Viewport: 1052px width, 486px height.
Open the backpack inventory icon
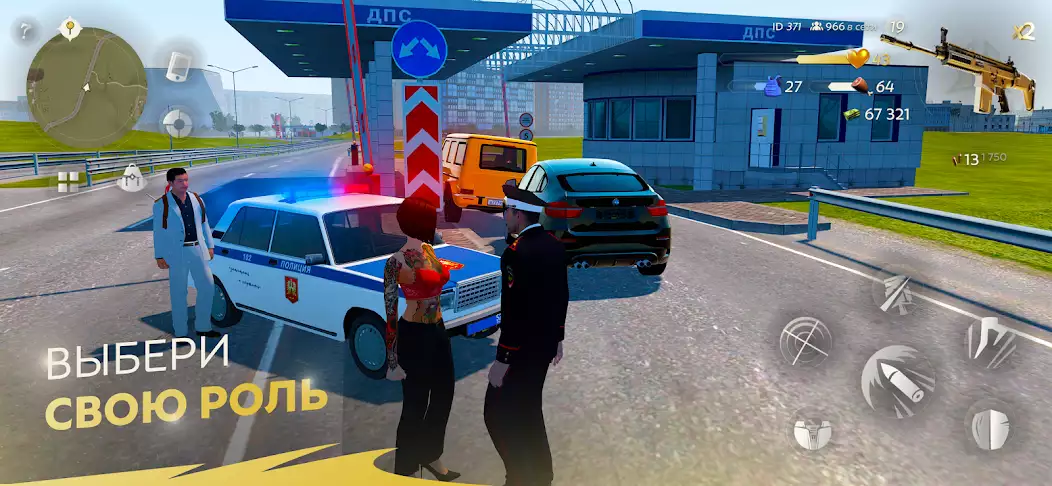(x=132, y=178)
